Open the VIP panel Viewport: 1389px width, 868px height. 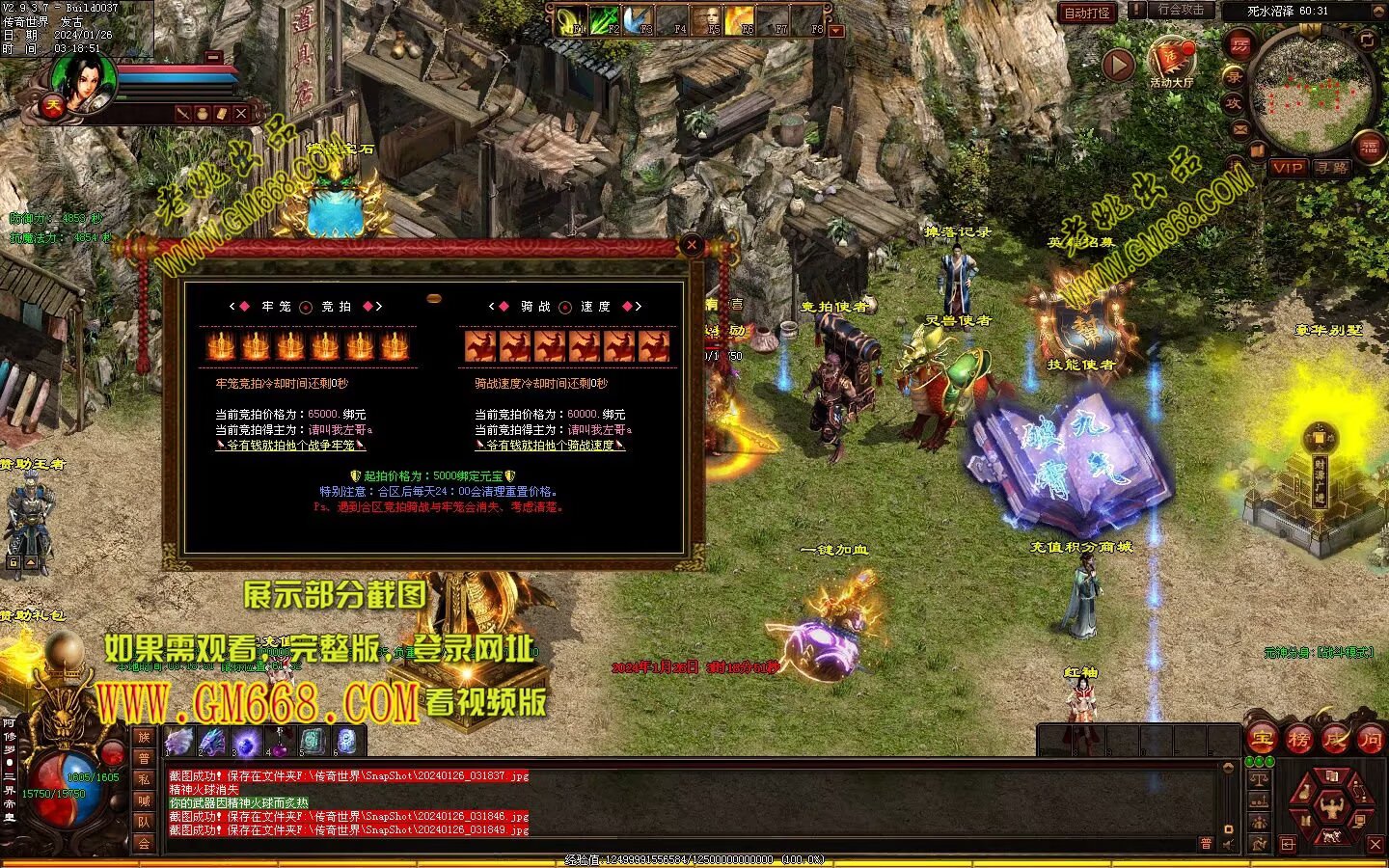click(1287, 168)
